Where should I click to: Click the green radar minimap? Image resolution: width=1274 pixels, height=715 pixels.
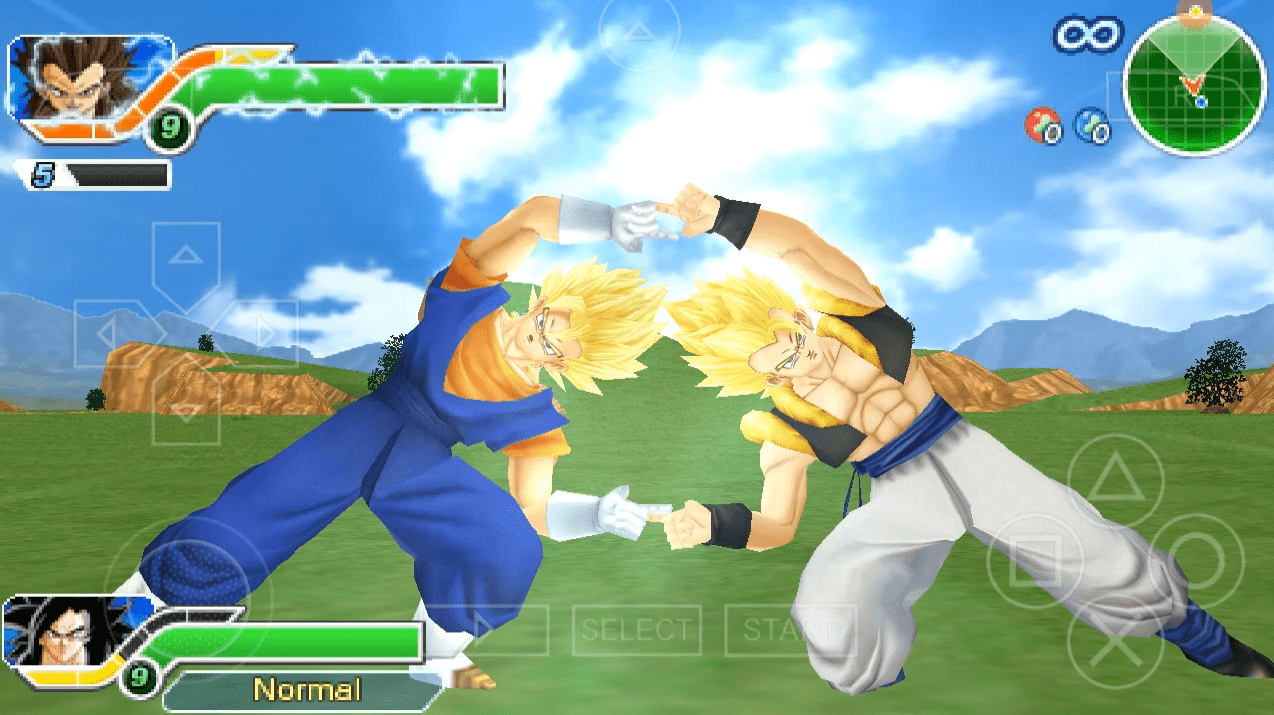1194,84
